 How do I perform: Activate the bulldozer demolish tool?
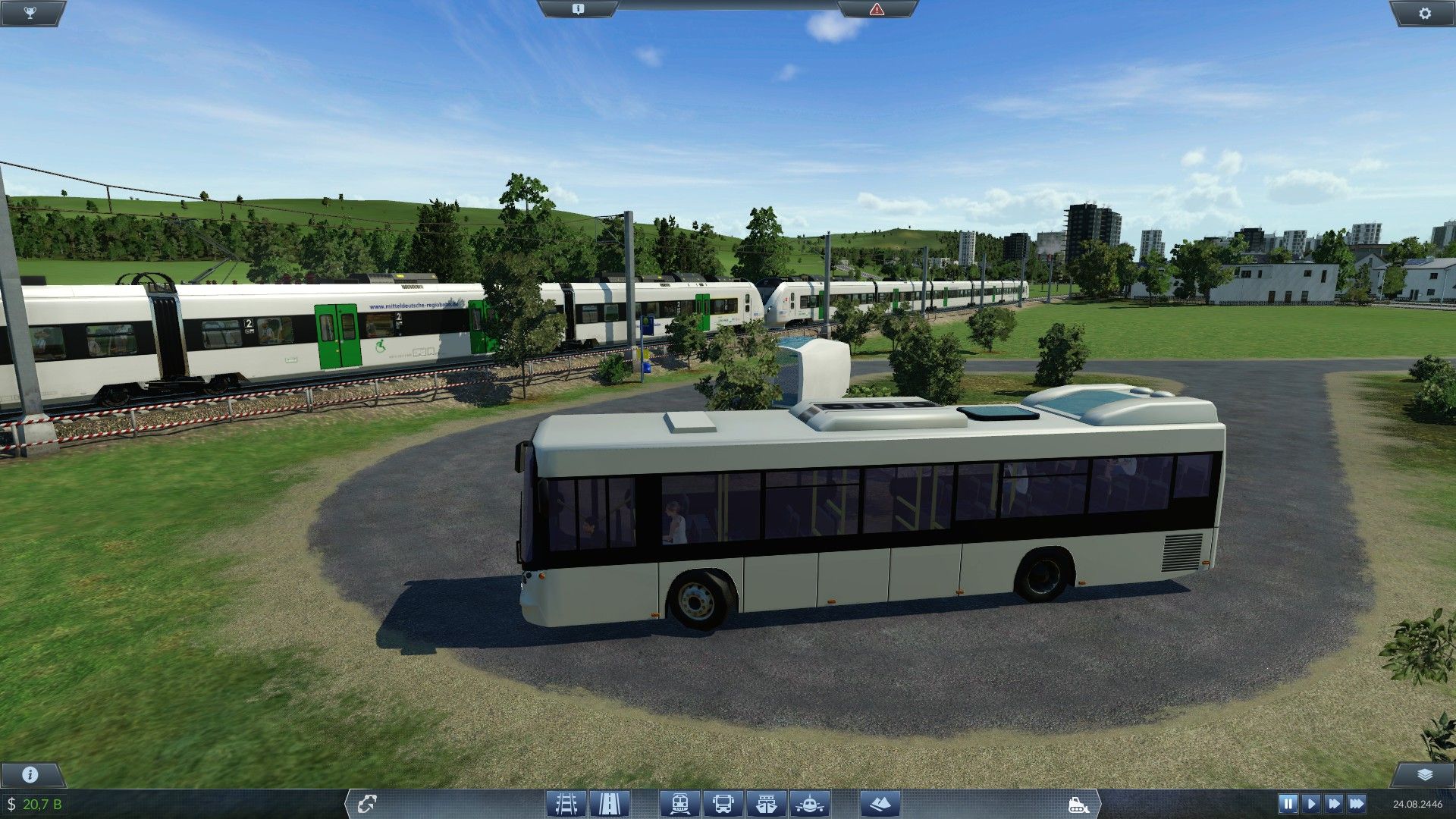[1078, 804]
